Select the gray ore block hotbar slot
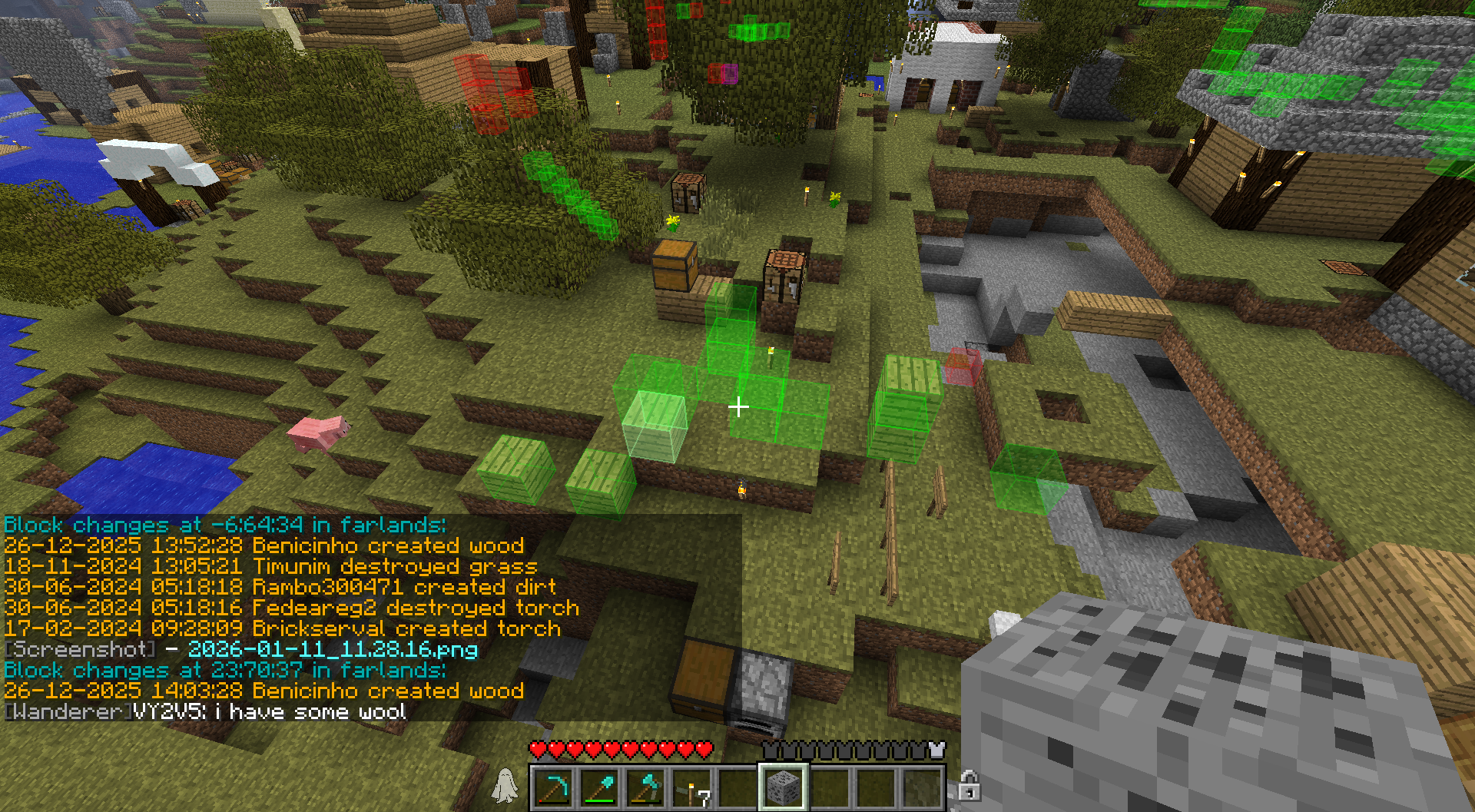Viewport: 1475px width, 812px height. (x=783, y=788)
